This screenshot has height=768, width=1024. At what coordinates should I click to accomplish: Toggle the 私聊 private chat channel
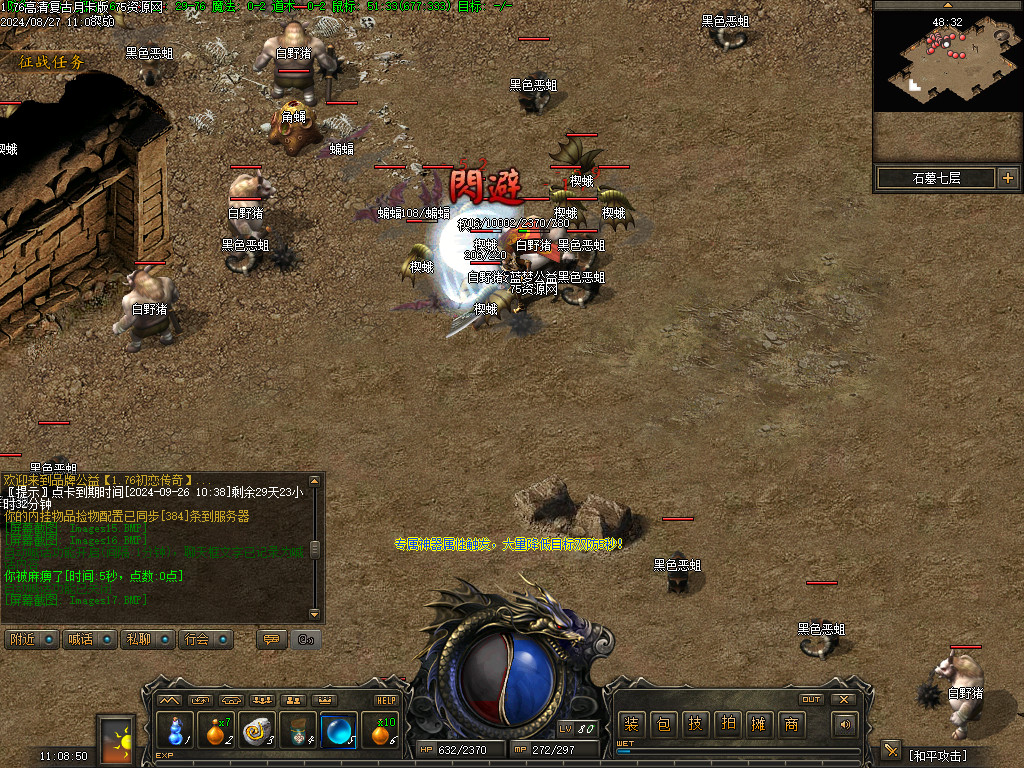tap(146, 639)
